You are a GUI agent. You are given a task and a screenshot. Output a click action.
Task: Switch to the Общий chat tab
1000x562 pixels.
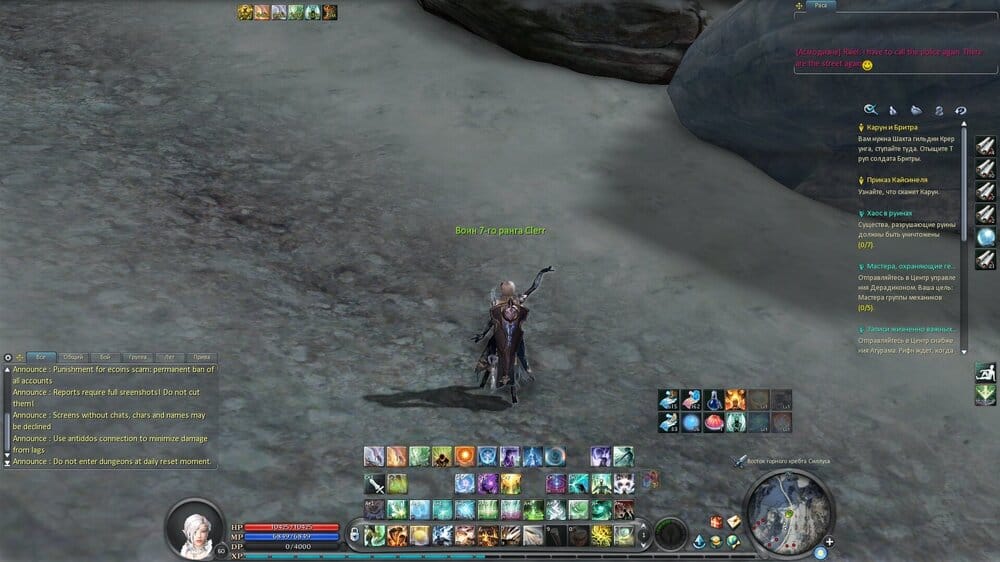[72, 357]
